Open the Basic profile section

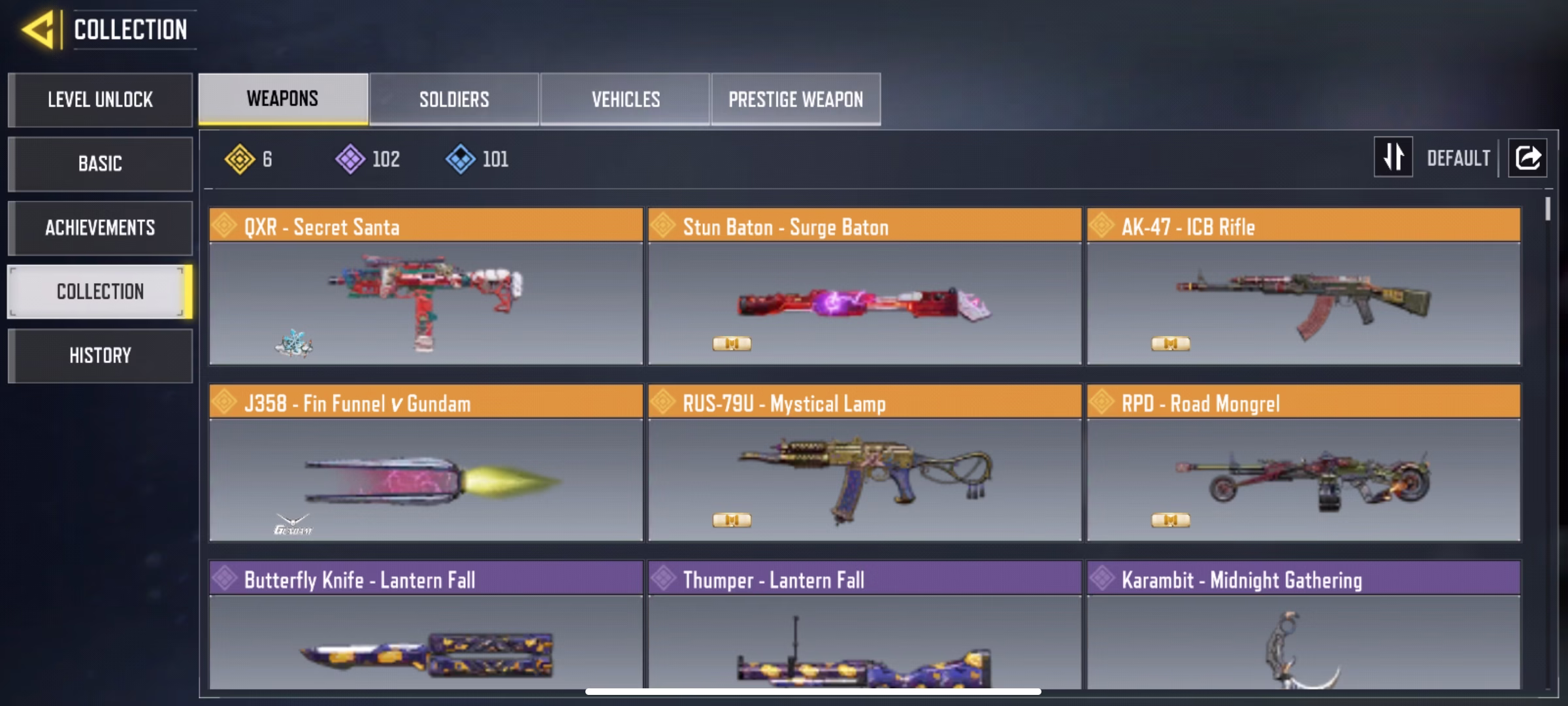(x=100, y=164)
